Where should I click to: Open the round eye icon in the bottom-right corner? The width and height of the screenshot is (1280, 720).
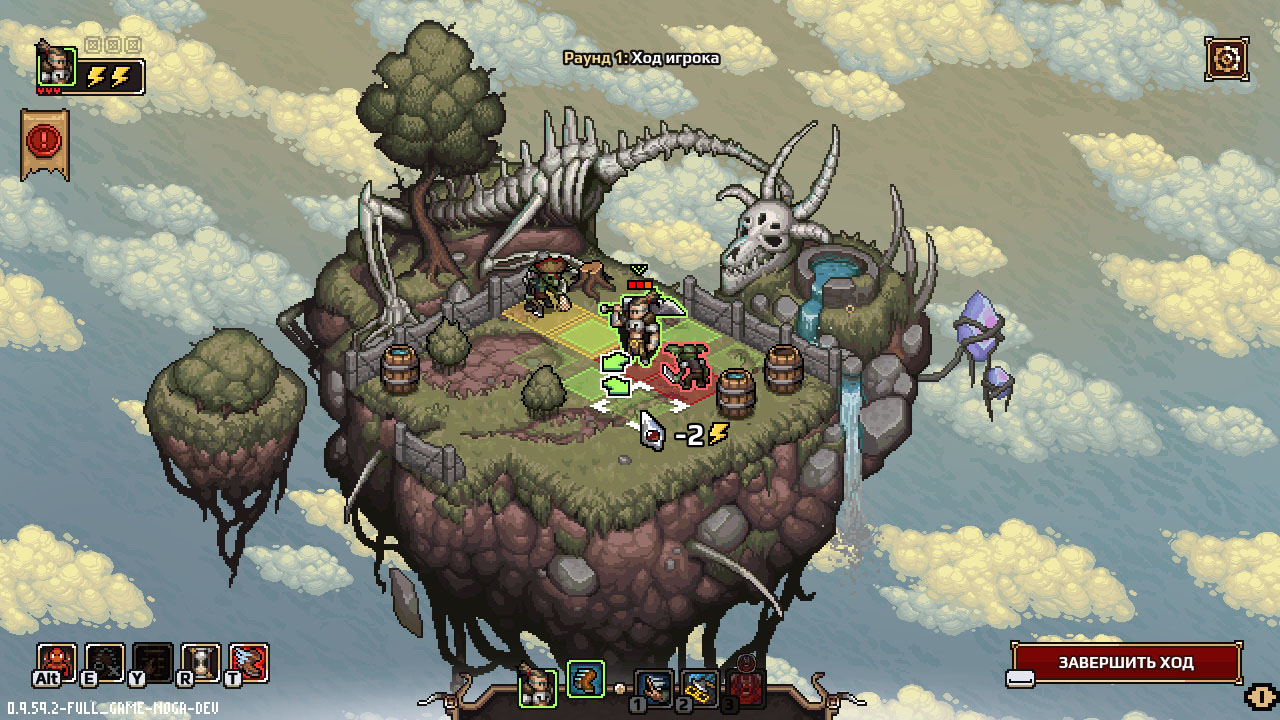click(x=1261, y=696)
